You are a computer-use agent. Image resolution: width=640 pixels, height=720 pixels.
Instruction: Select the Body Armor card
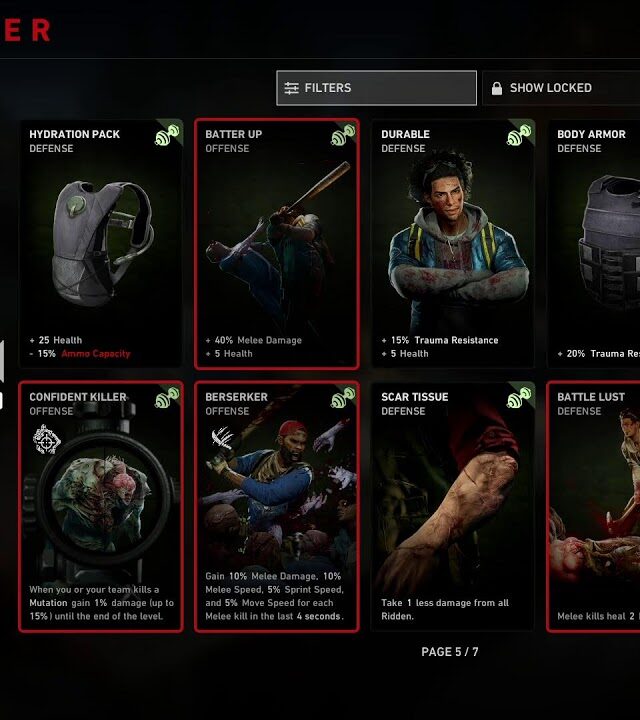[595, 245]
